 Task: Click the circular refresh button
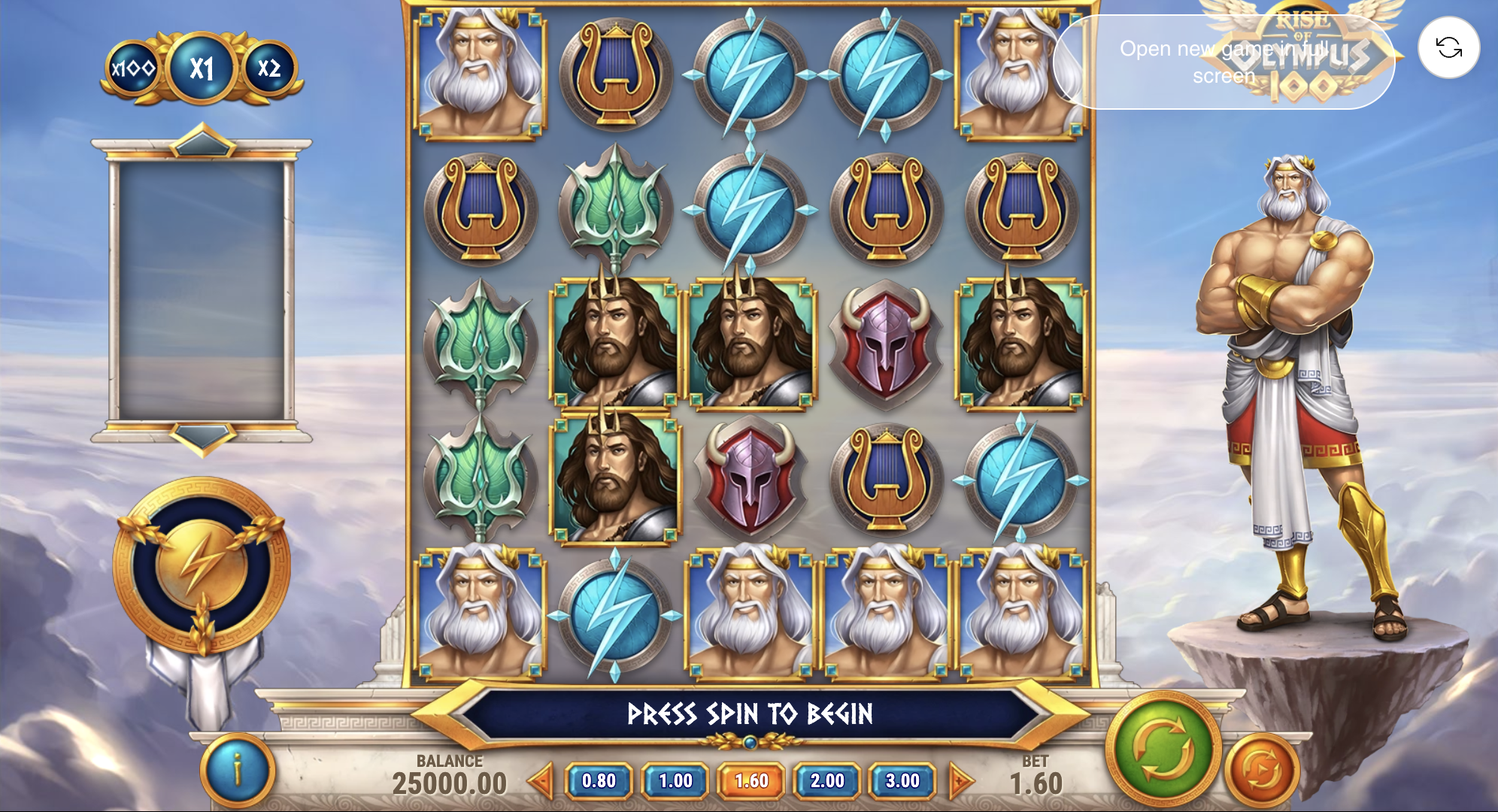[x=1448, y=48]
